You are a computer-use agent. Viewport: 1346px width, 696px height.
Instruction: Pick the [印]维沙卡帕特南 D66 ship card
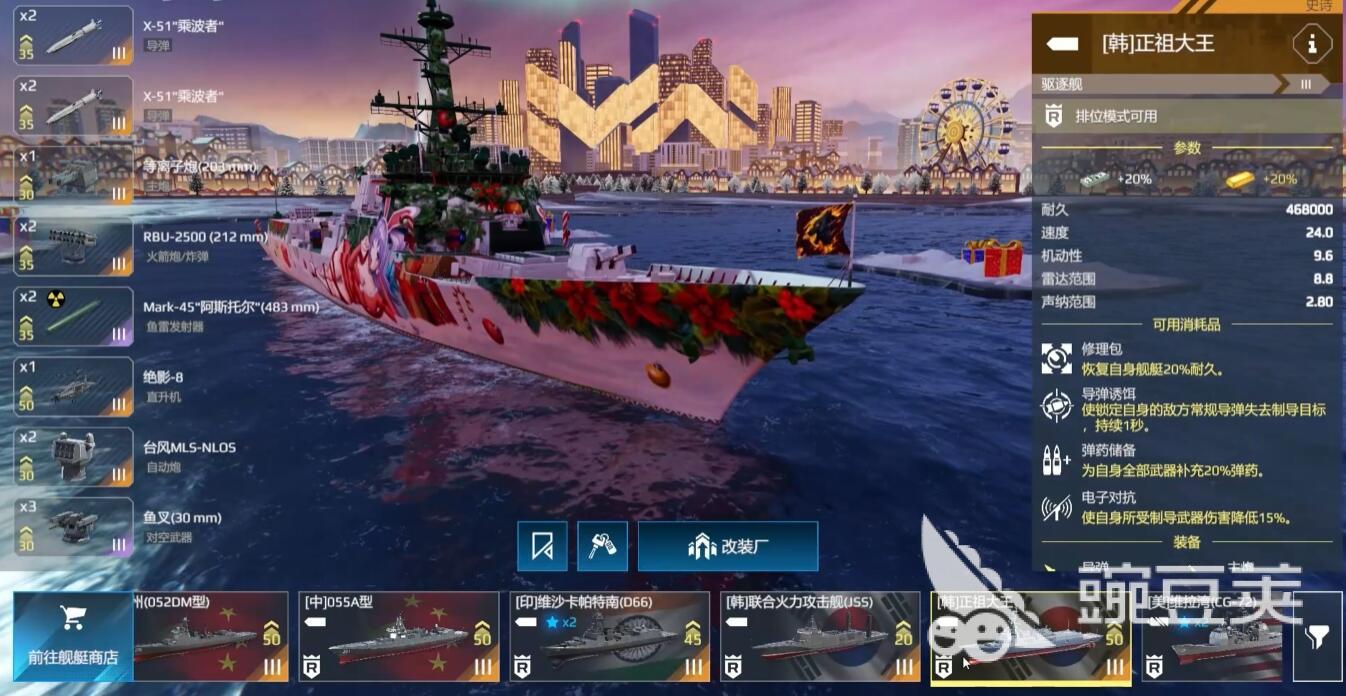(609, 637)
